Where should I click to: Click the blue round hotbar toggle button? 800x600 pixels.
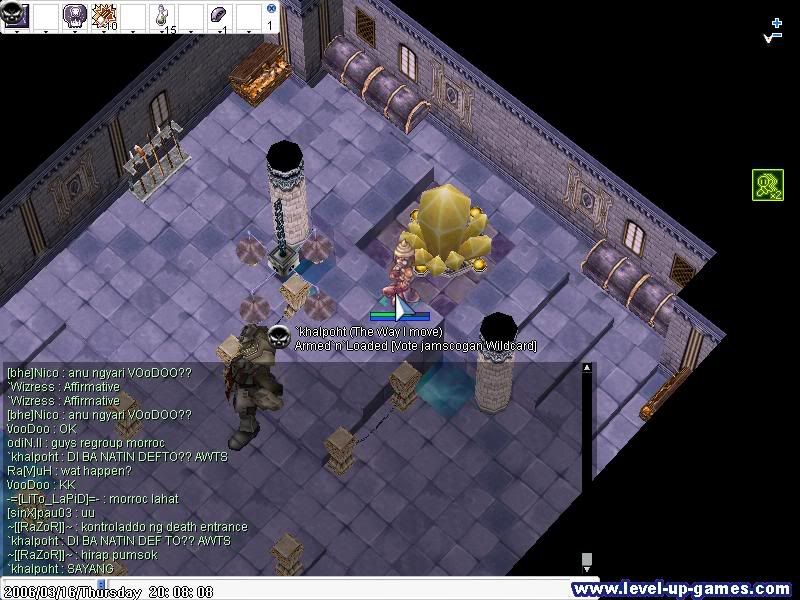coord(271,7)
